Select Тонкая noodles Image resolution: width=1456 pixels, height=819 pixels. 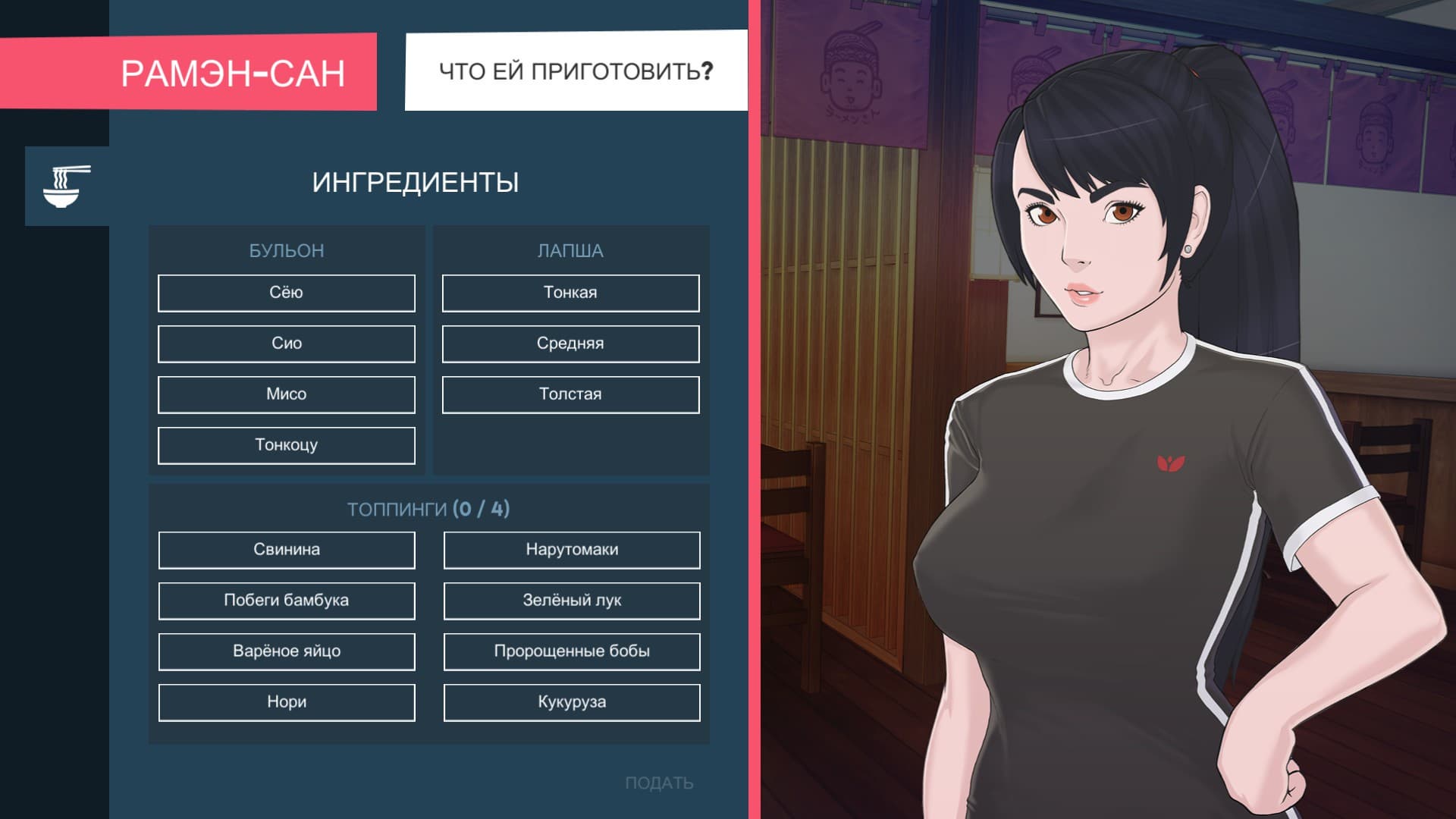[570, 293]
